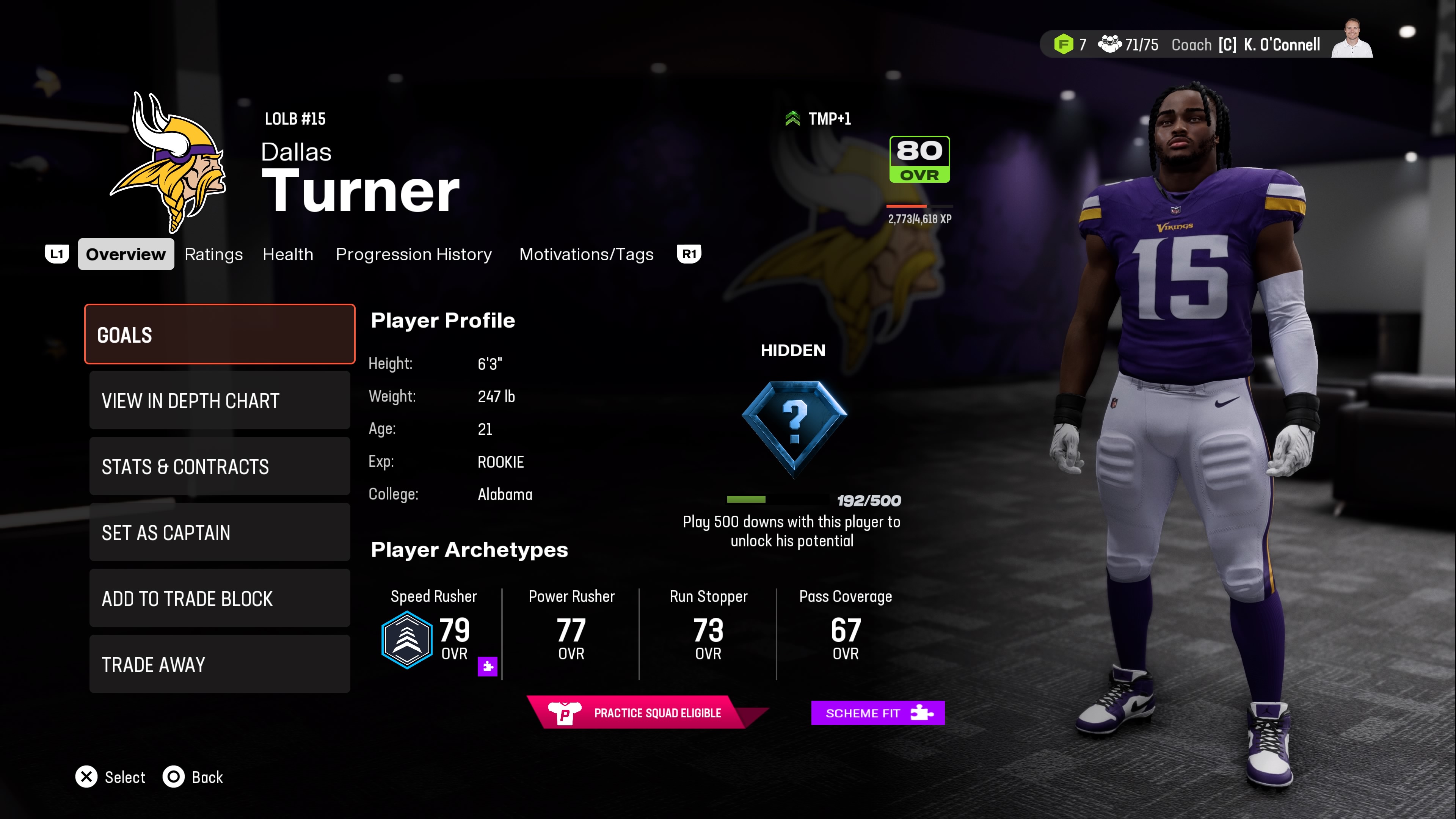Viewport: 1456px width, 819px height.
Task: Open the Health tab
Action: coord(288,254)
